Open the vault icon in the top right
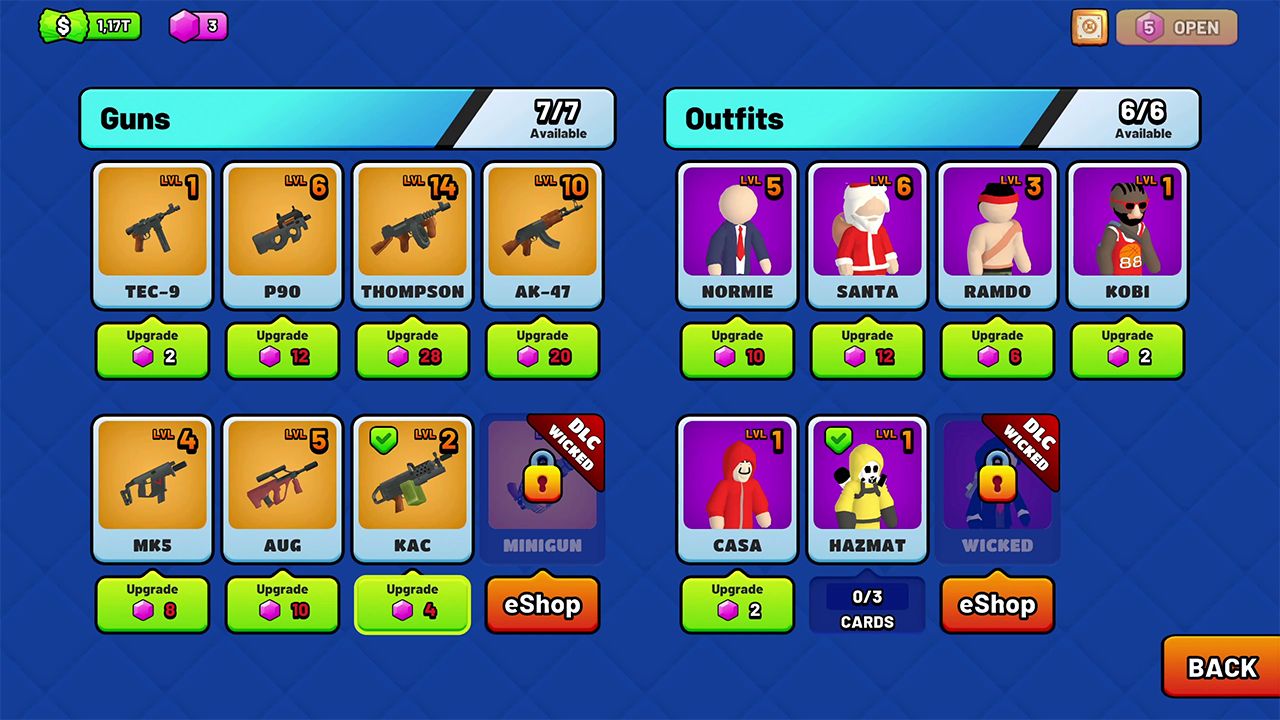This screenshot has height=720, width=1280. [x=1089, y=27]
